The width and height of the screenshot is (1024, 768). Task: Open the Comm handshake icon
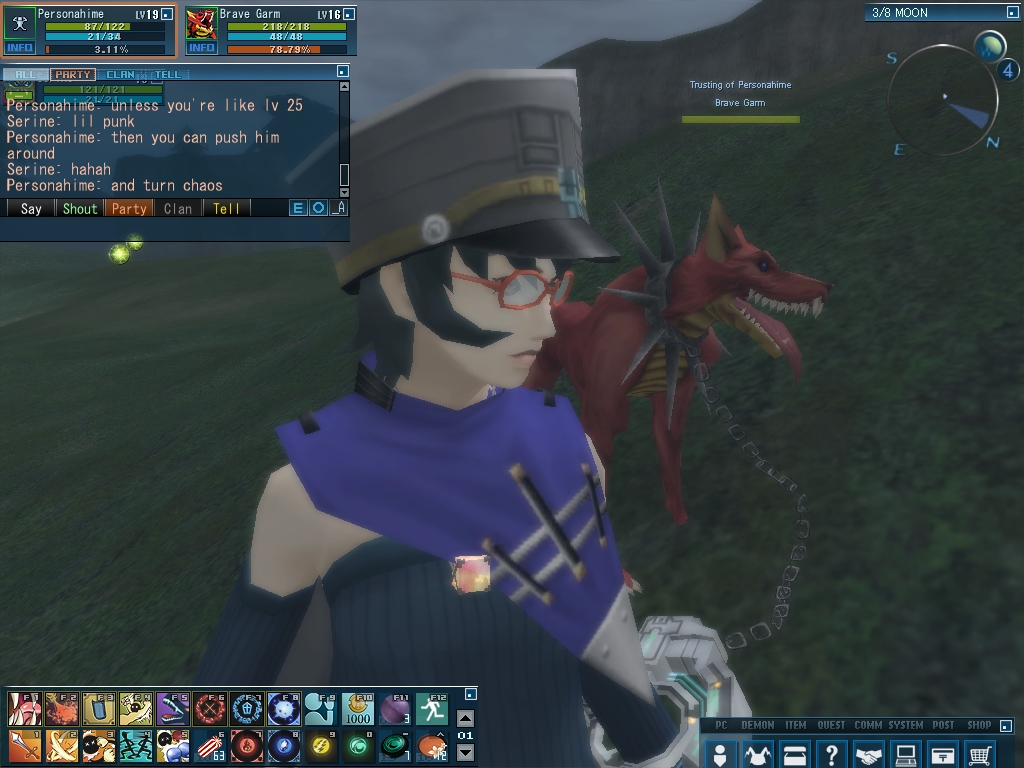coord(868,754)
